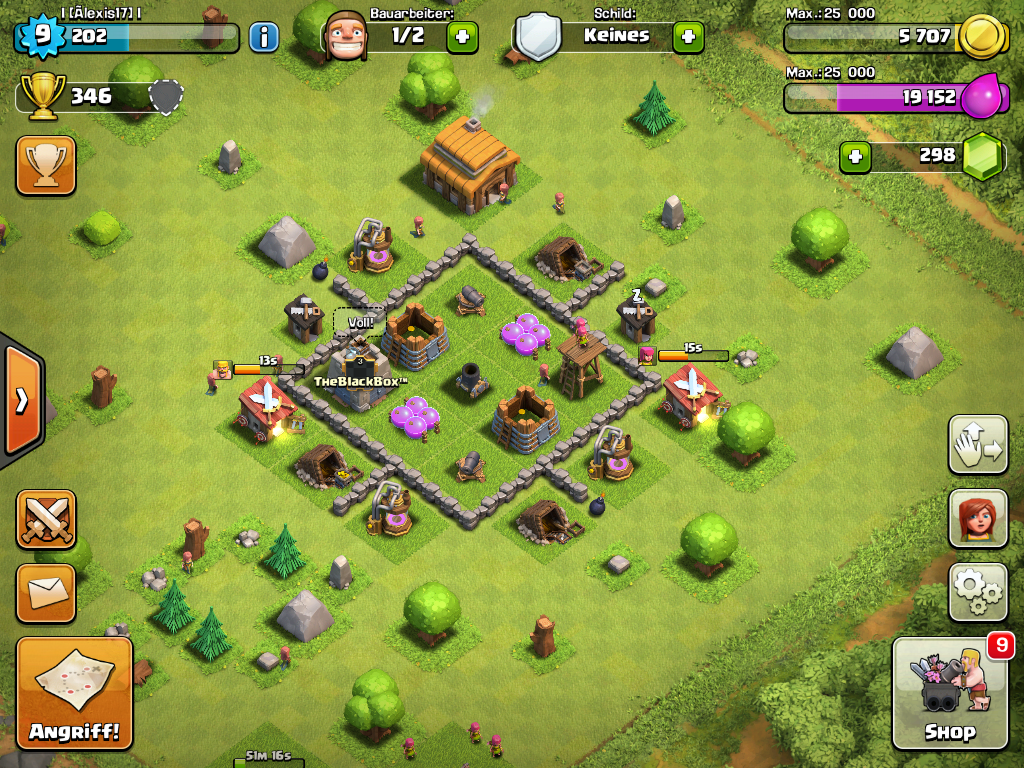
Task: Open the Shop menu
Action: tap(949, 692)
